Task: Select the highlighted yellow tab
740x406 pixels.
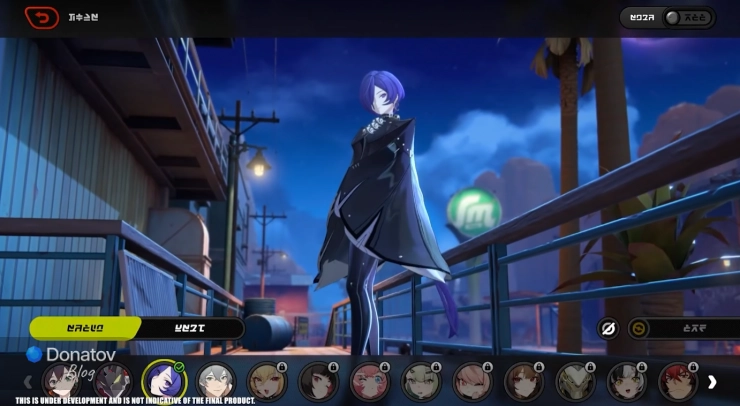Action: click(84, 328)
